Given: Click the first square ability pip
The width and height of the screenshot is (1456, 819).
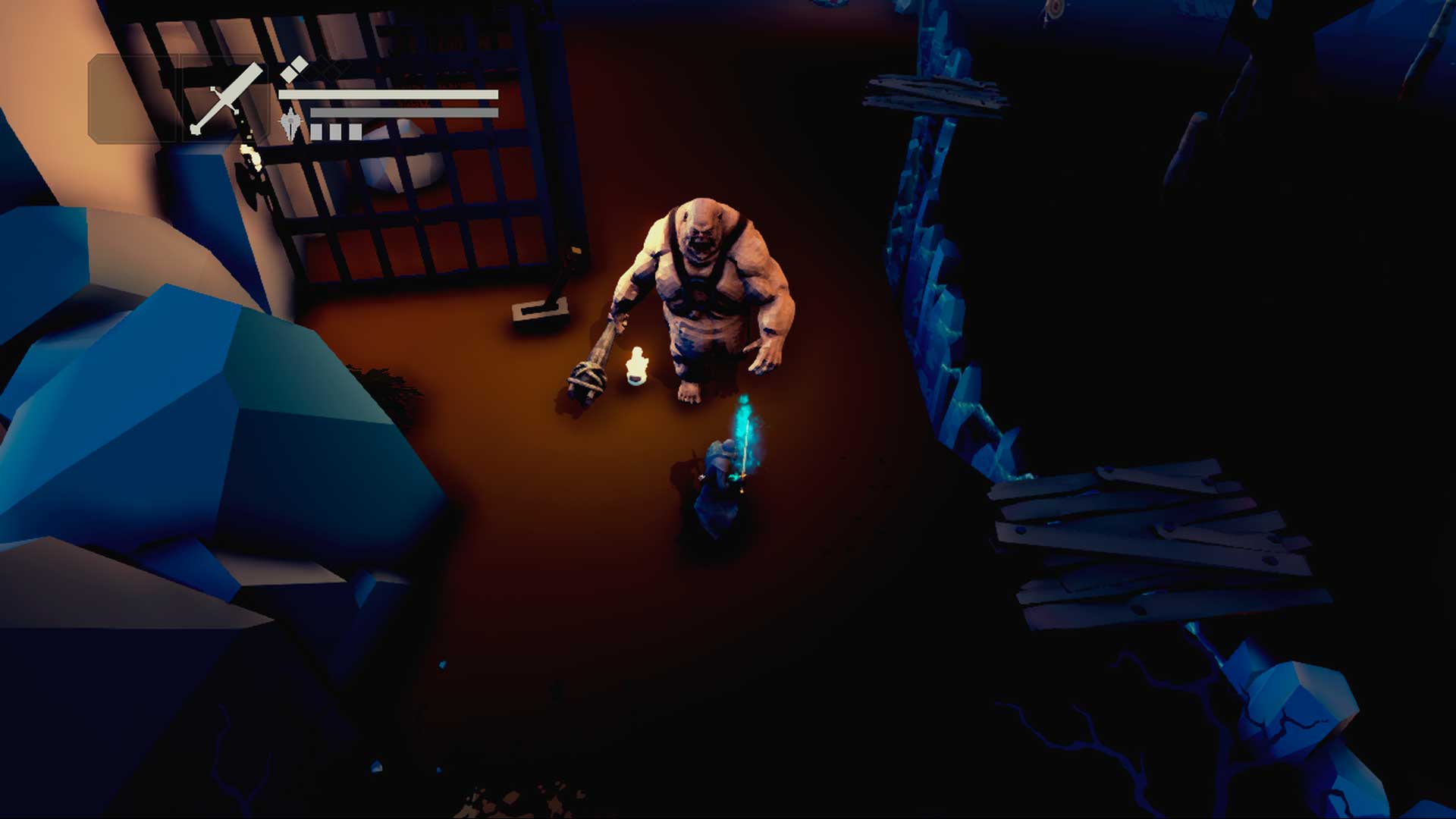Looking at the screenshot, I should tap(318, 131).
